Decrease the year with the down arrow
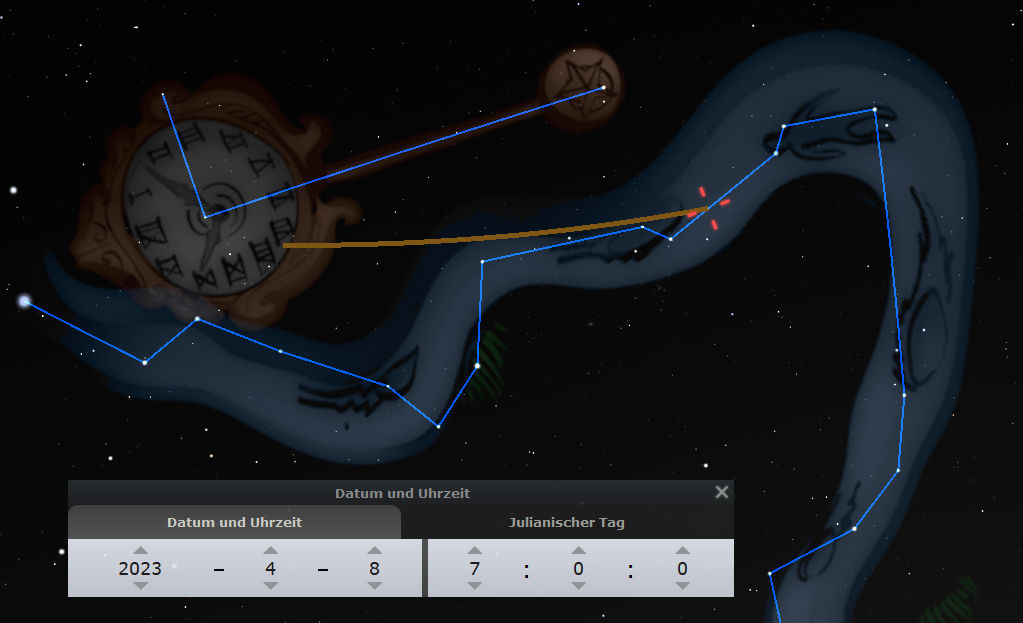The width and height of the screenshot is (1023, 623). coord(140,586)
